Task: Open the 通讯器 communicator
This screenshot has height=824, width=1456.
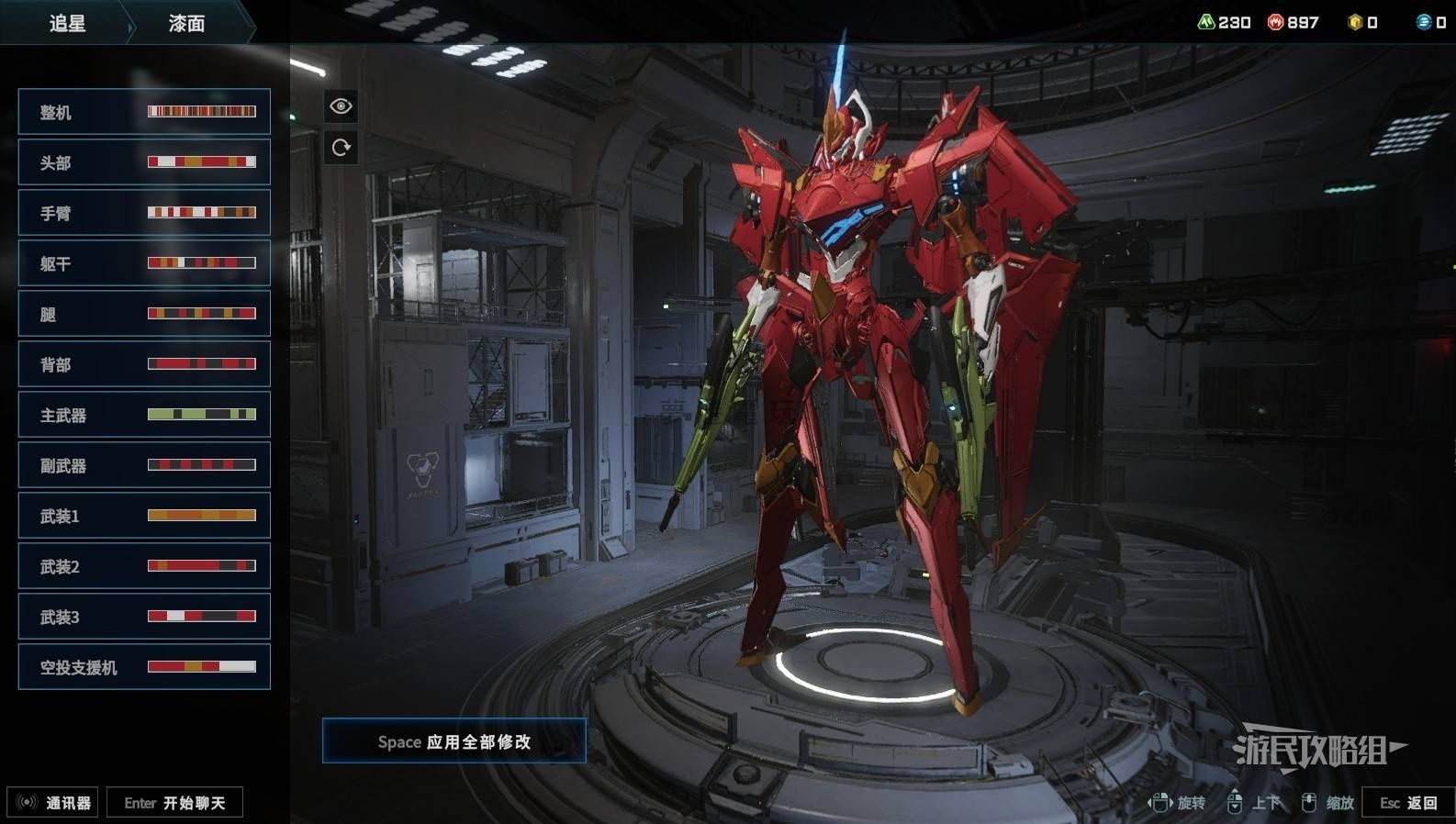Action: click(x=53, y=803)
